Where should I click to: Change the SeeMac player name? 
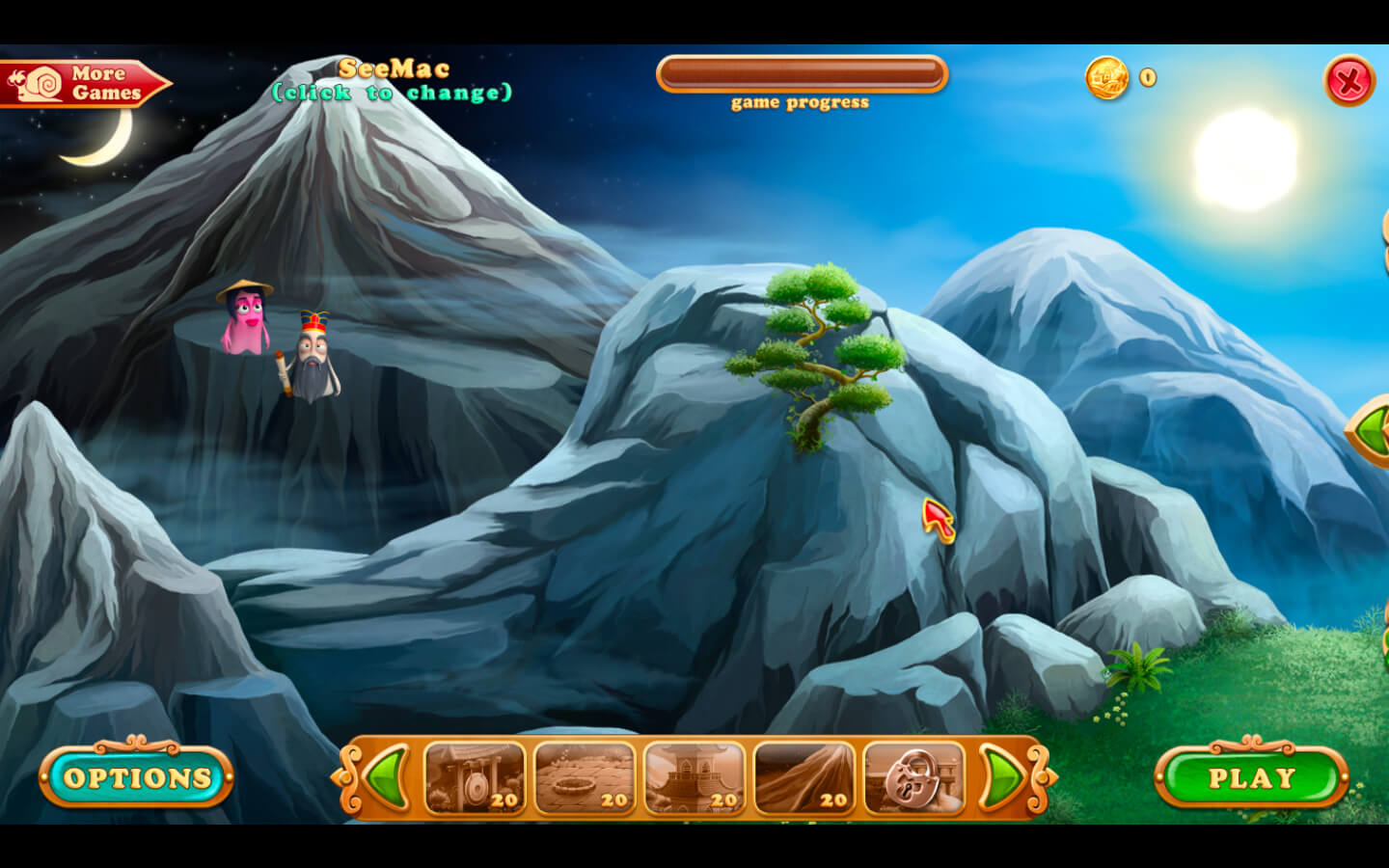[x=393, y=80]
